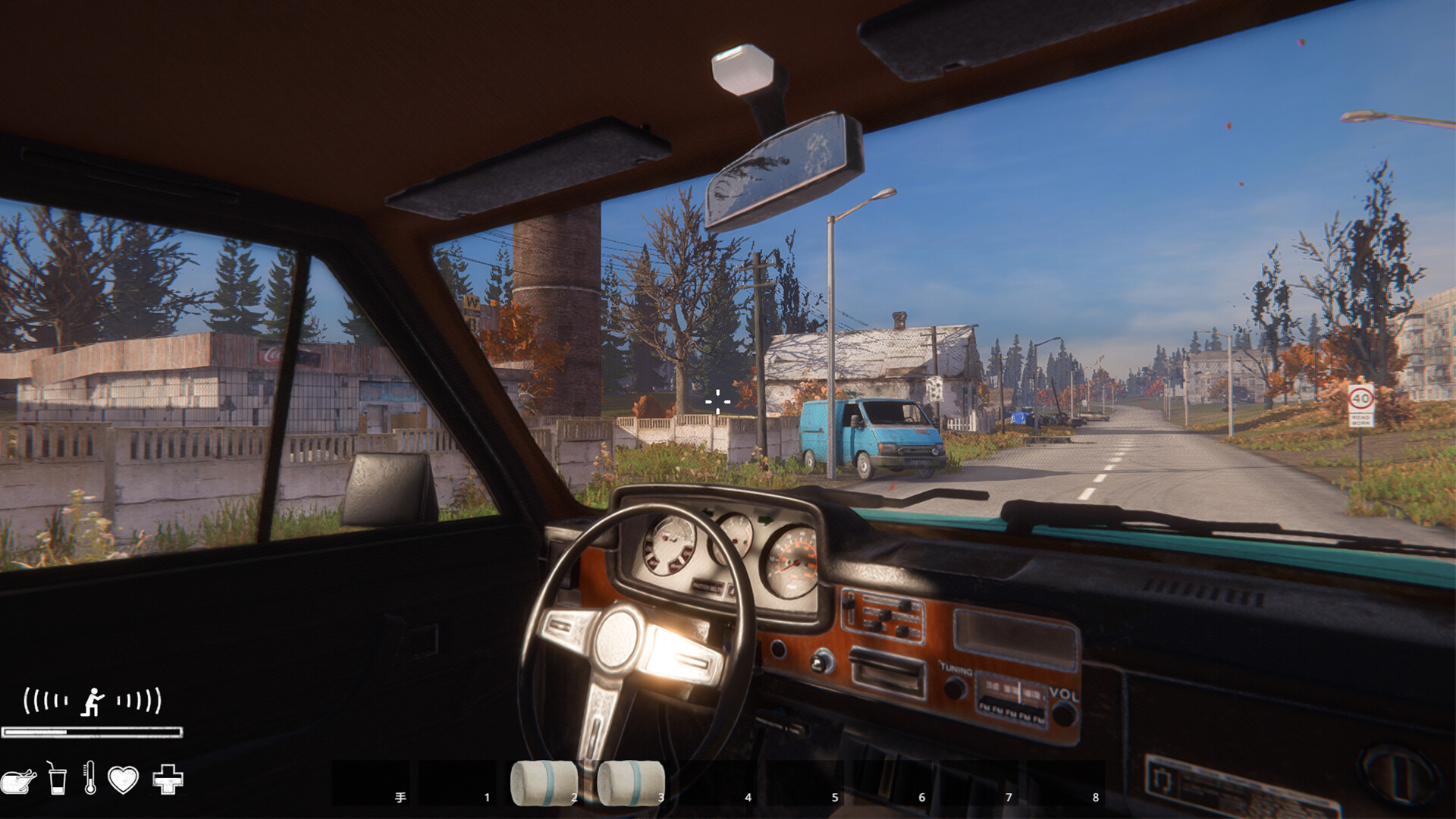Choose the bare hand hotbar slot

click(372, 783)
